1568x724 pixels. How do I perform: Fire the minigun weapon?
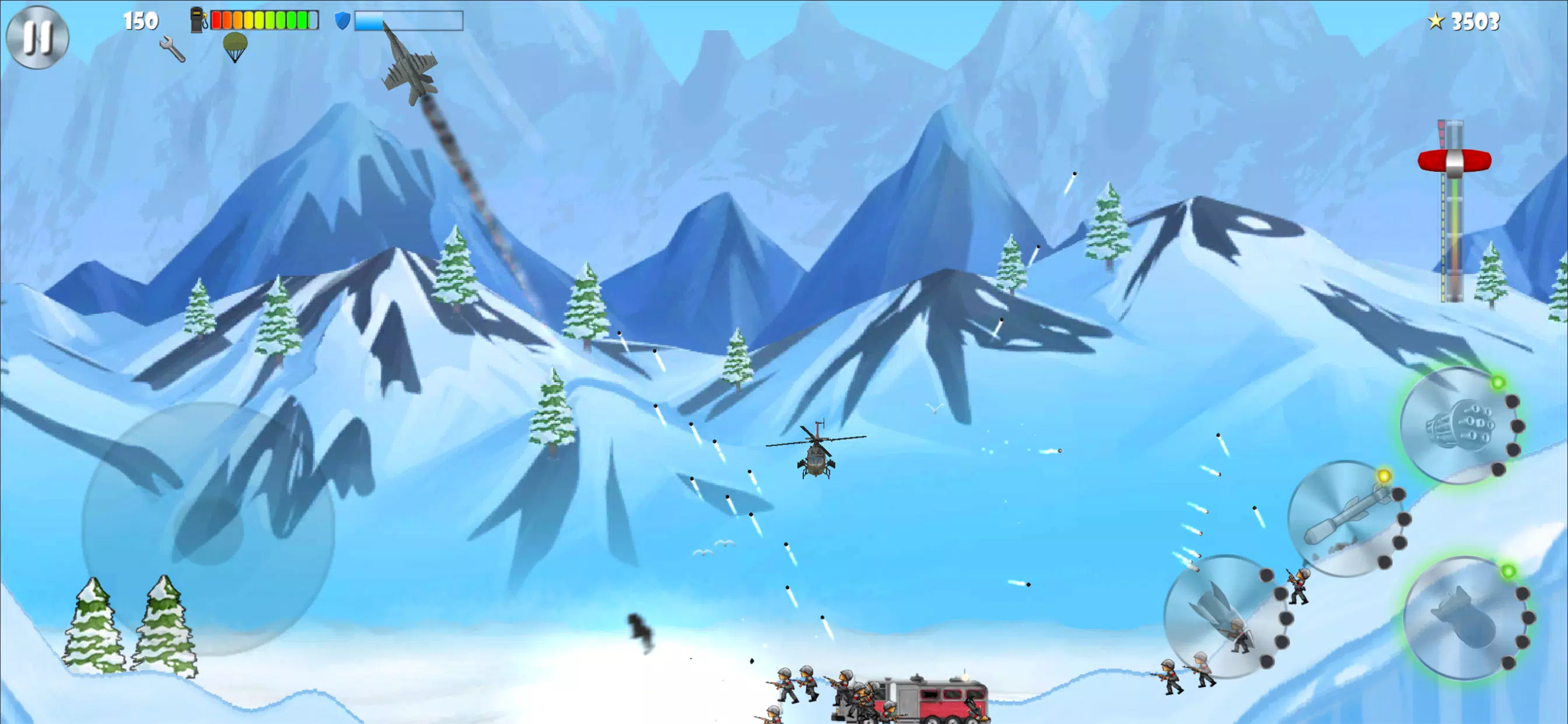coord(1460,425)
